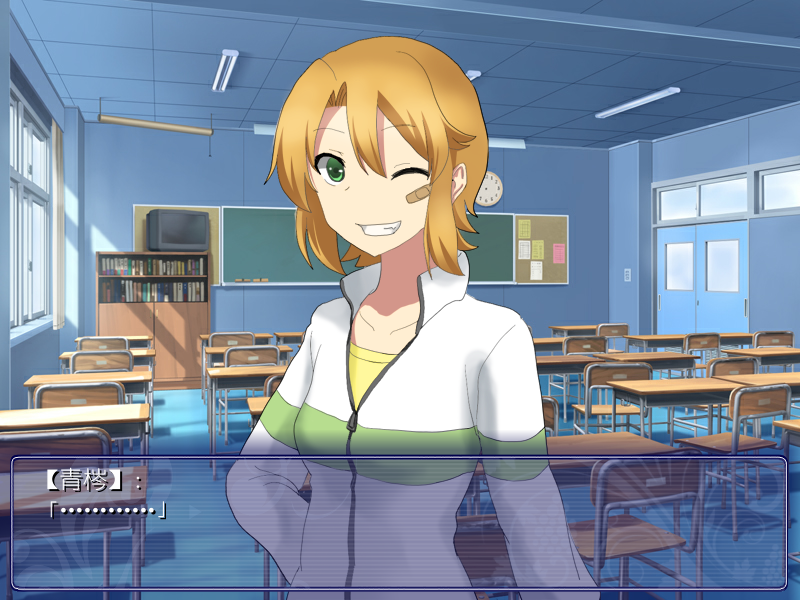800x600 pixels.
Task: Advance the dialogue by clicking the text box
Action: pyautogui.click(x=400, y=522)
